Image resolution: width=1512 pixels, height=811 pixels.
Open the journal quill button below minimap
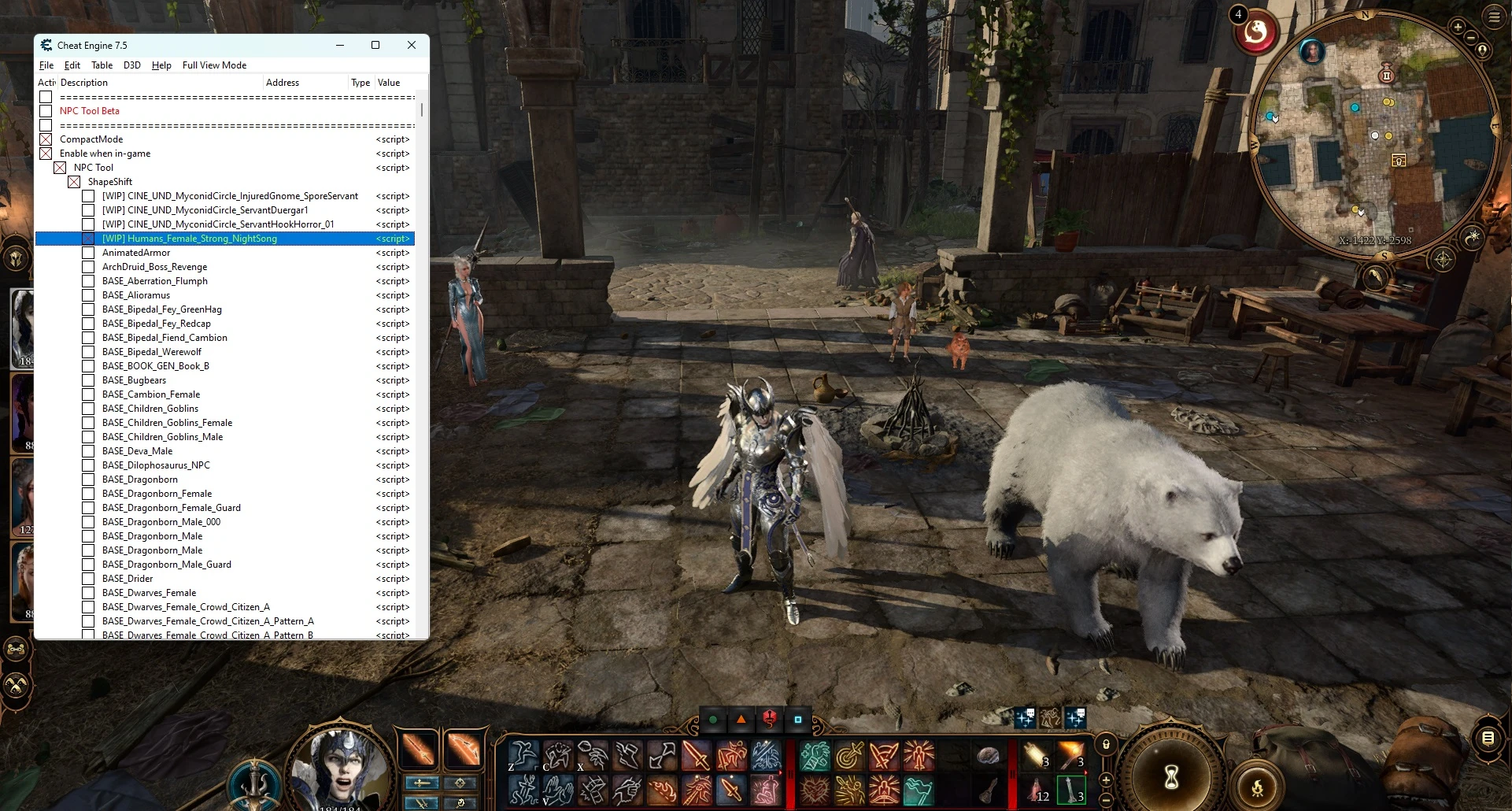point(1375,277)
